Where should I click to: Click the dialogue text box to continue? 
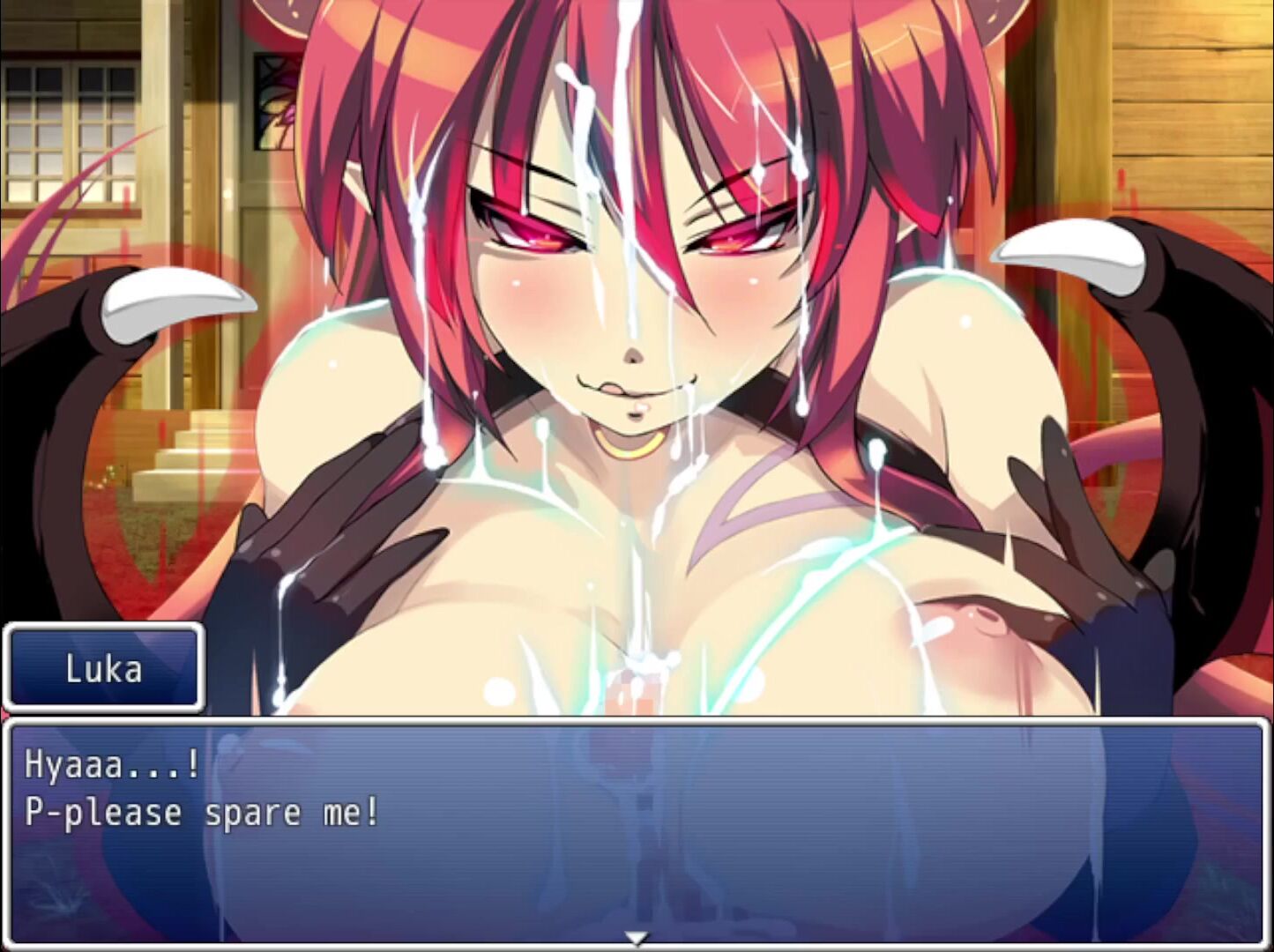pos(637,830)
